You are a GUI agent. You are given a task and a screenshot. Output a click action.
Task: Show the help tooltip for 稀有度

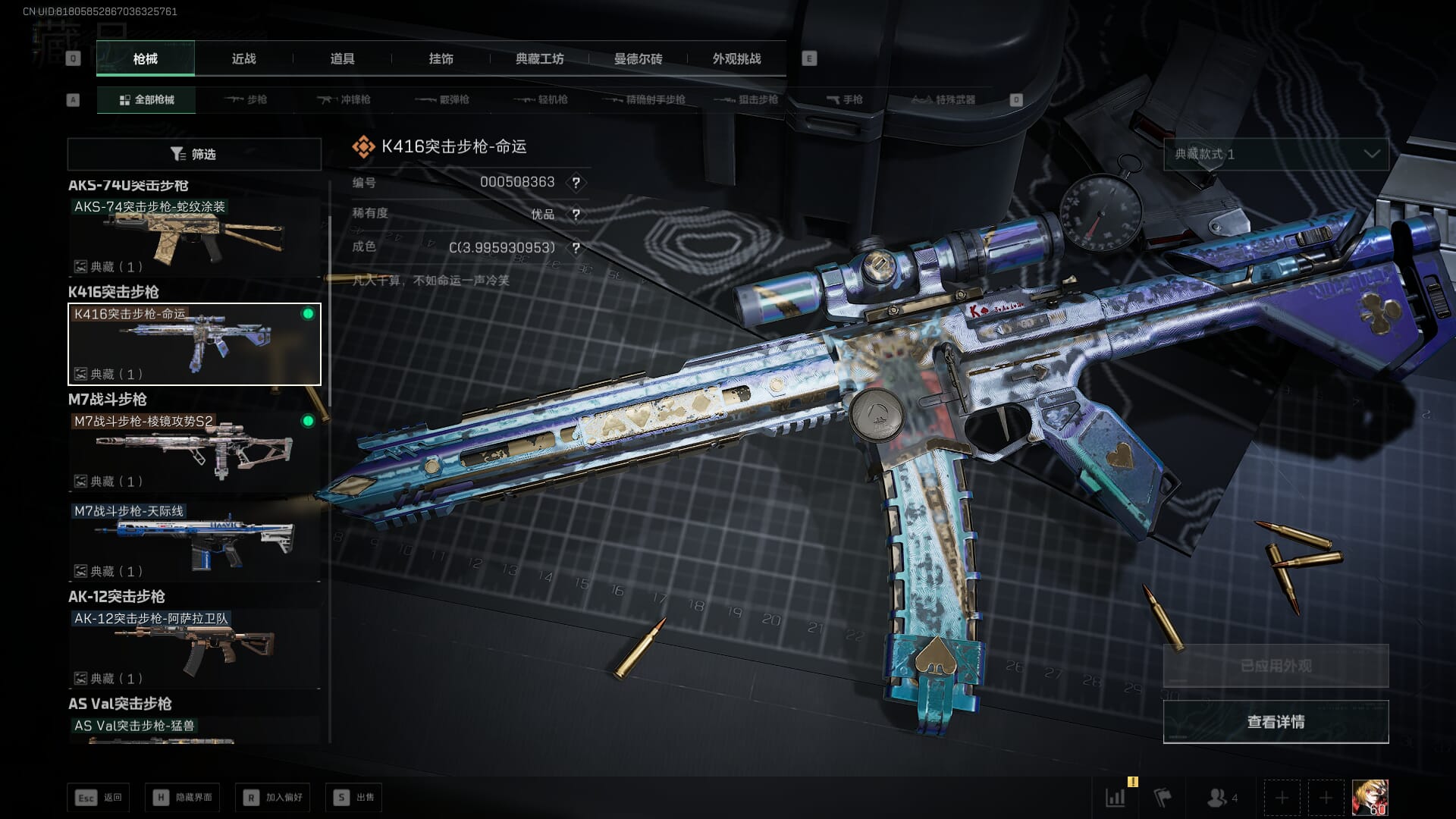pos(576,215)
